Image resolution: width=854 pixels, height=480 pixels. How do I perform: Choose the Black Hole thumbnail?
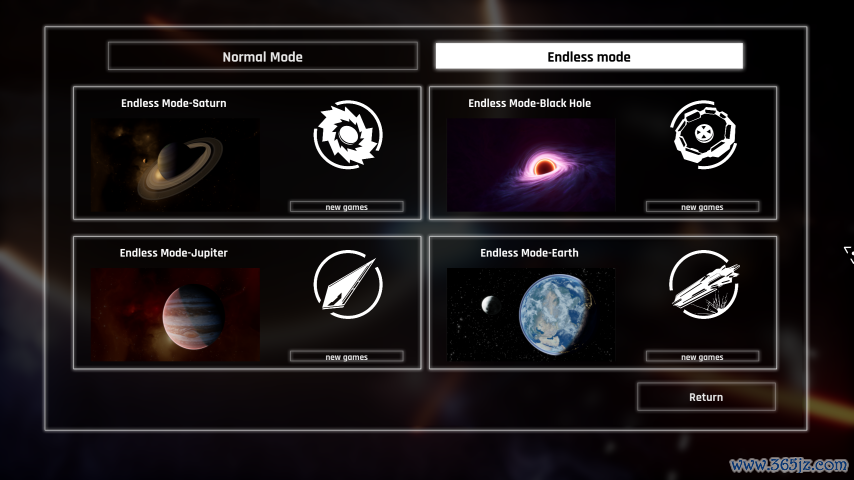tap(531, 165)
